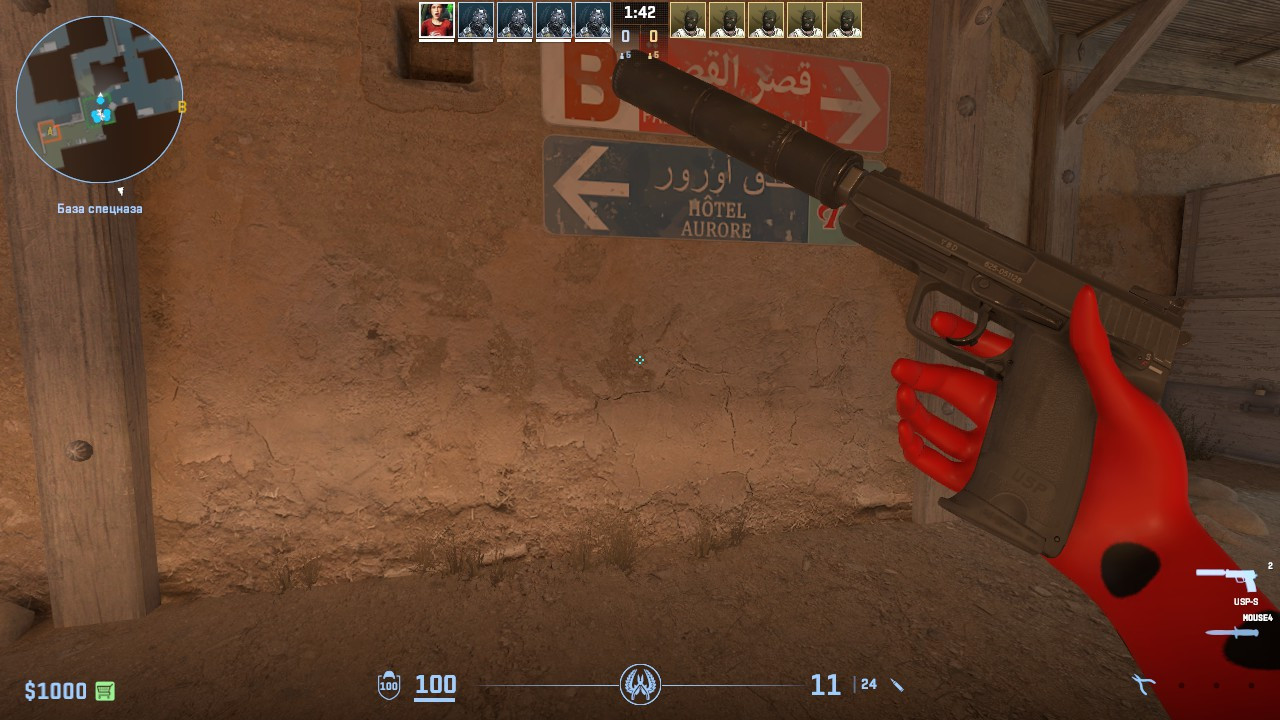This screenshot has height=720, width=1280.
Task: Click the CT faction emblem at bottom center
Action: click(640, 686)
